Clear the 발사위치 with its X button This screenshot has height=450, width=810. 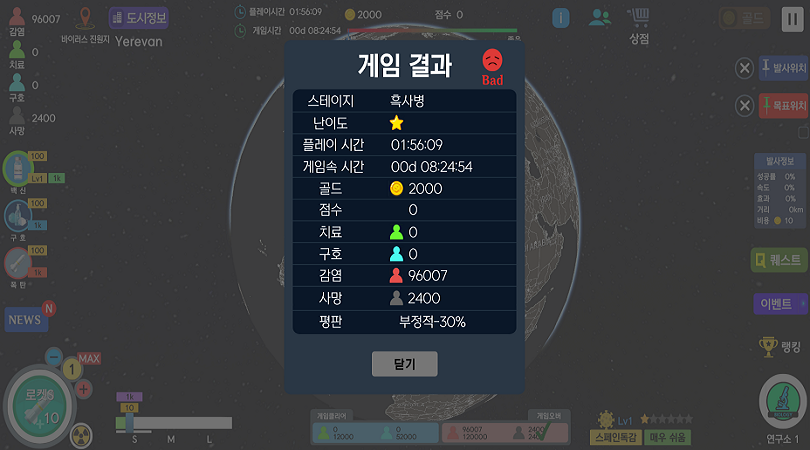[x=744, y=68]
